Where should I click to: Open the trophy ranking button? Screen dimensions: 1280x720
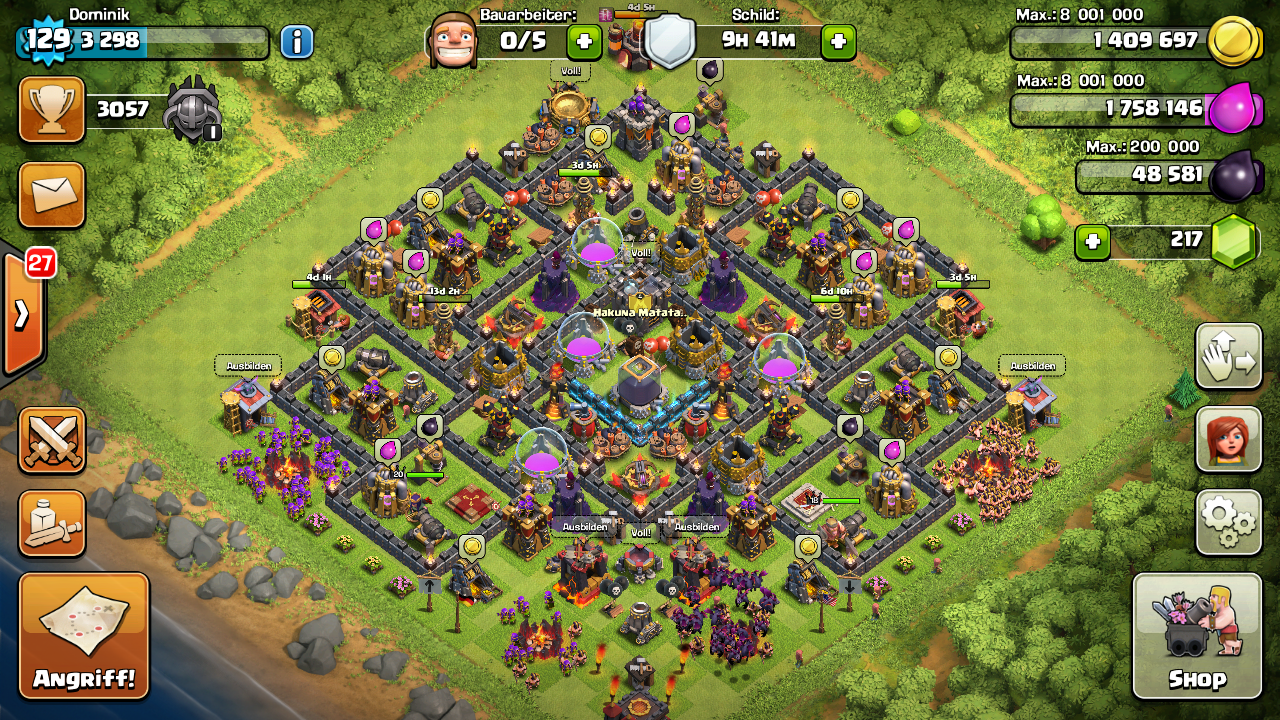pos(52,110)
